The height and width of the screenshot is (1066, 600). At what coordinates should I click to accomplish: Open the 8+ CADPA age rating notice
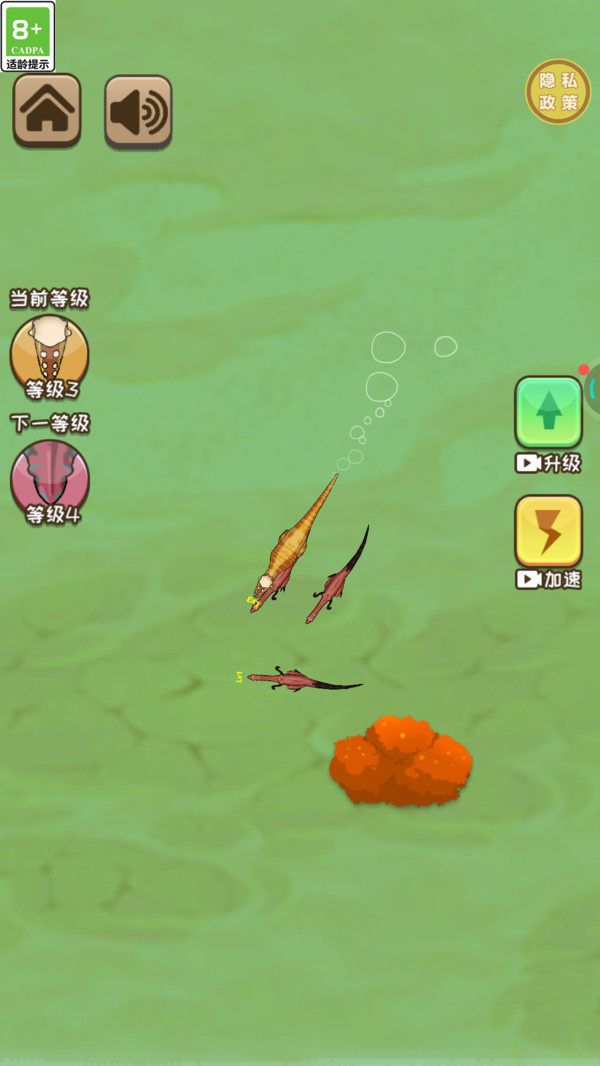pyautogui.click(x=28, y=36)
